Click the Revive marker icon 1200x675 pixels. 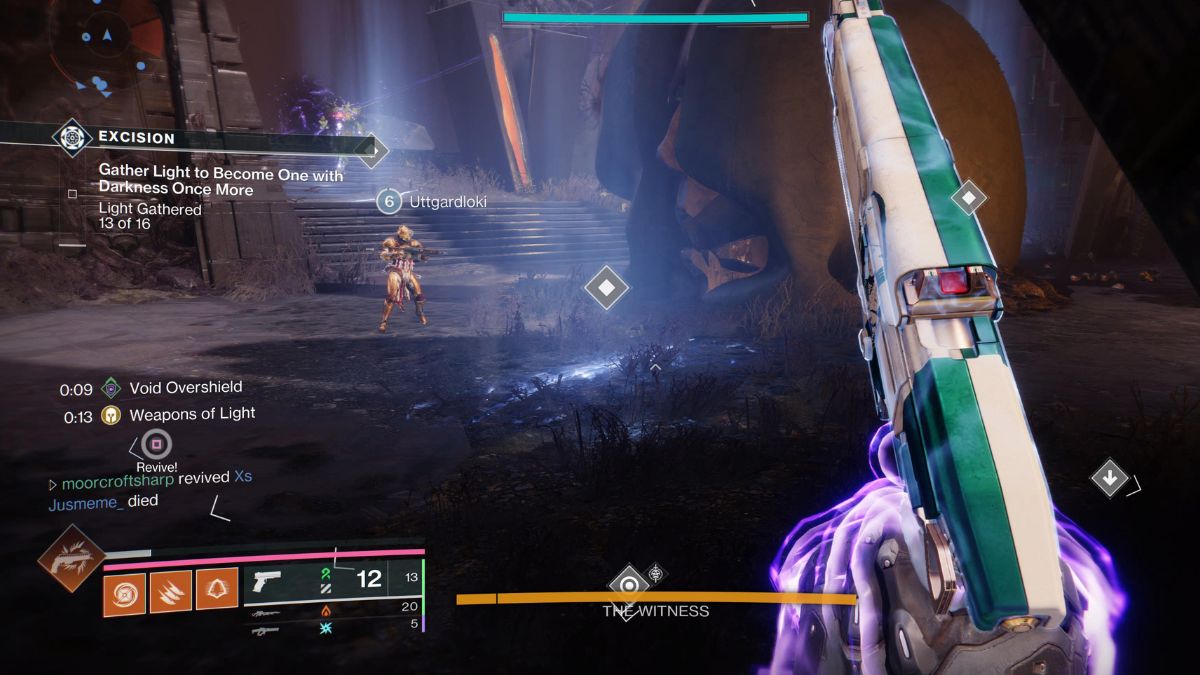click(156, 444)
